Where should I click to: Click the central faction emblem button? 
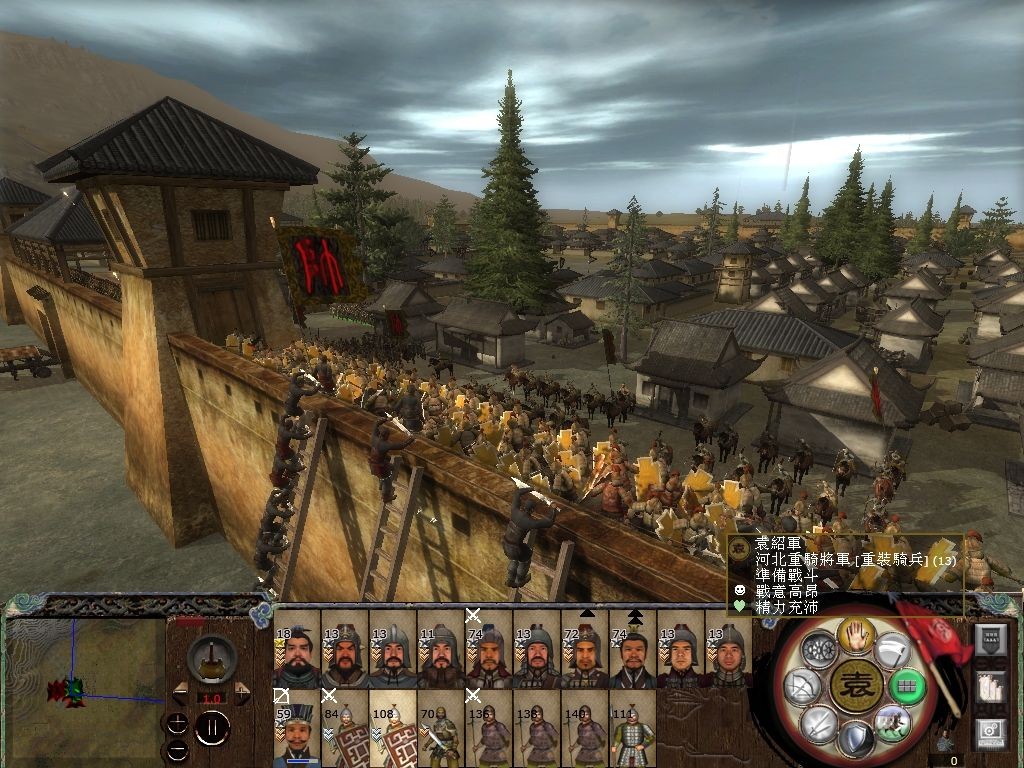point(855,686)
